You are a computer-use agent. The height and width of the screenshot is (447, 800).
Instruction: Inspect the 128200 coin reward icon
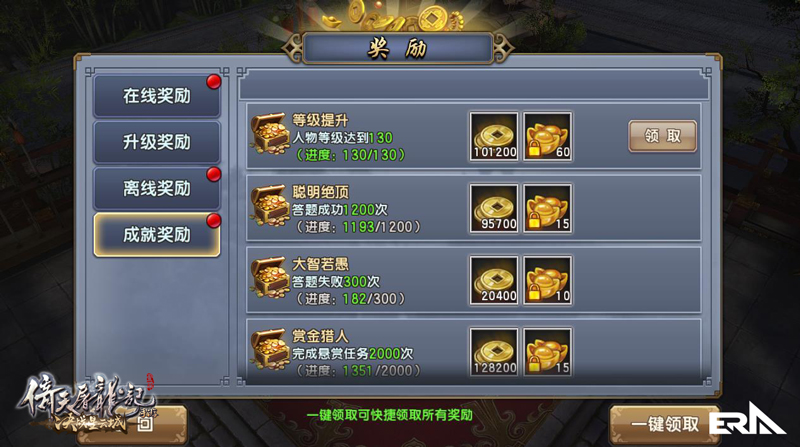point(493,352)
